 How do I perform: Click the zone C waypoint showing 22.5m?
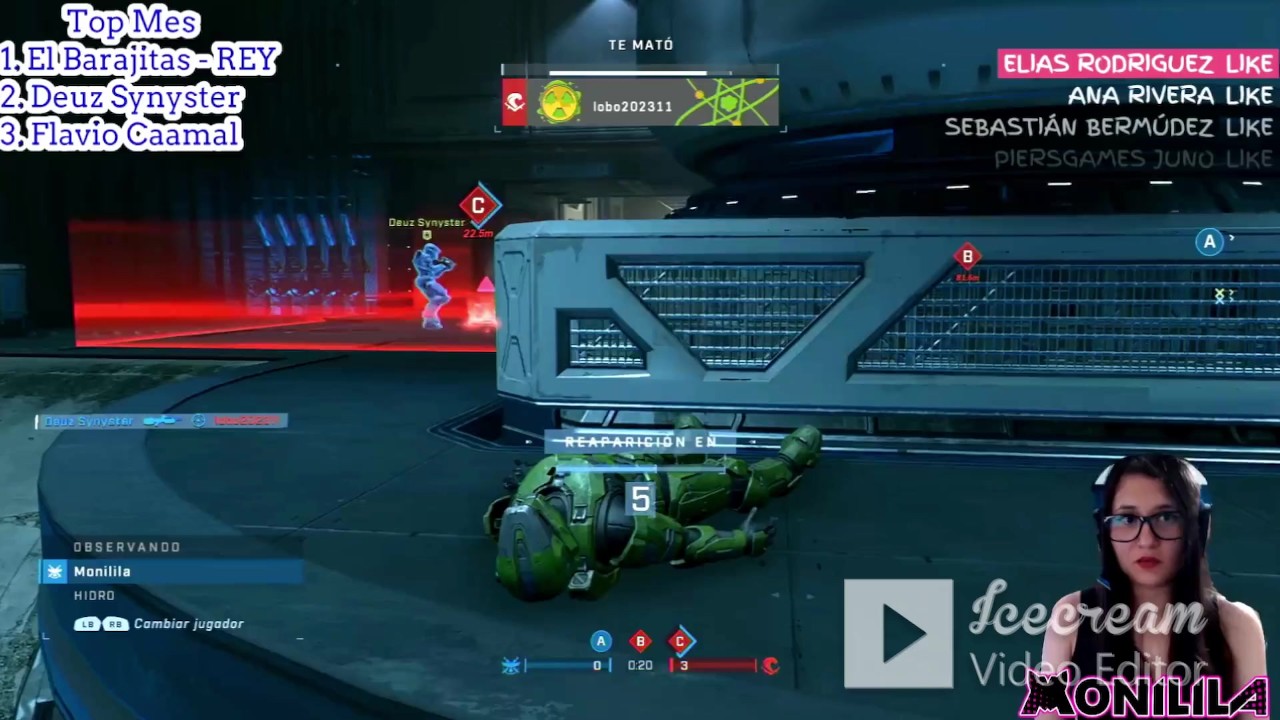pos(478,206)
